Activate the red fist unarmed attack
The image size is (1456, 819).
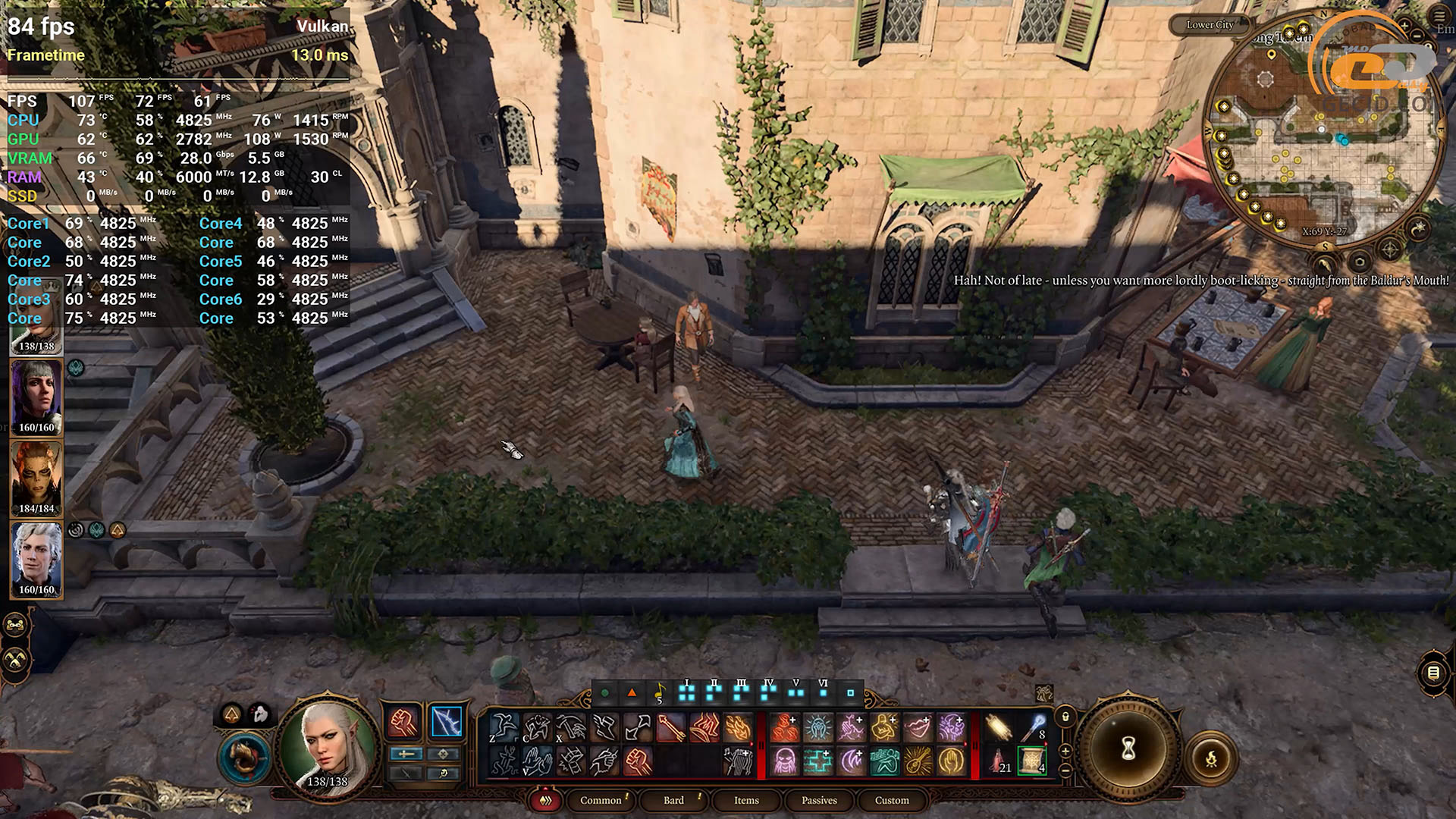pyautogui.click(x=403, y=722)
